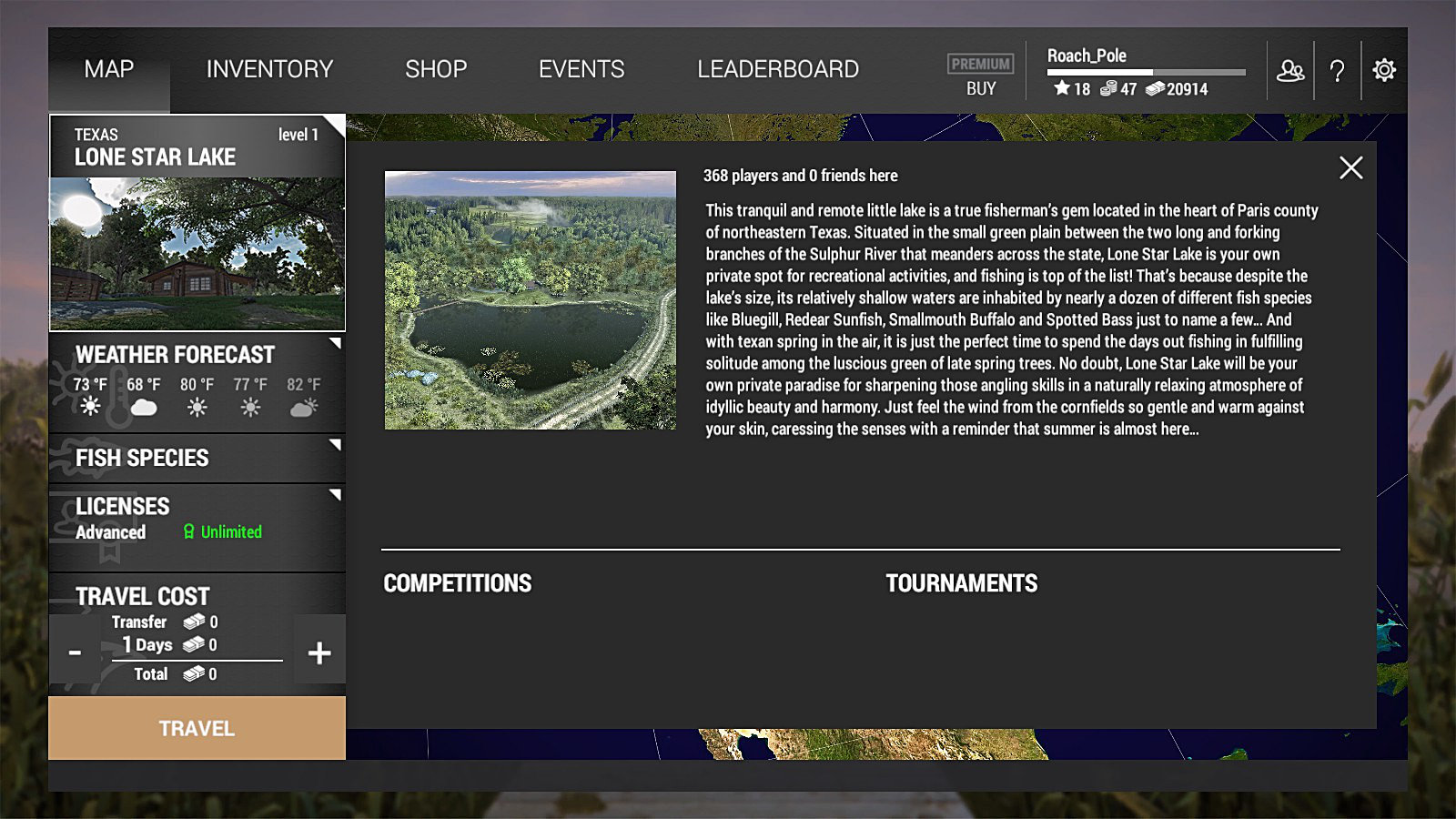The width and height of the screenshot is (1456, 819).
Task: Open the INVENTORY tab
Action: coord(269,69)
